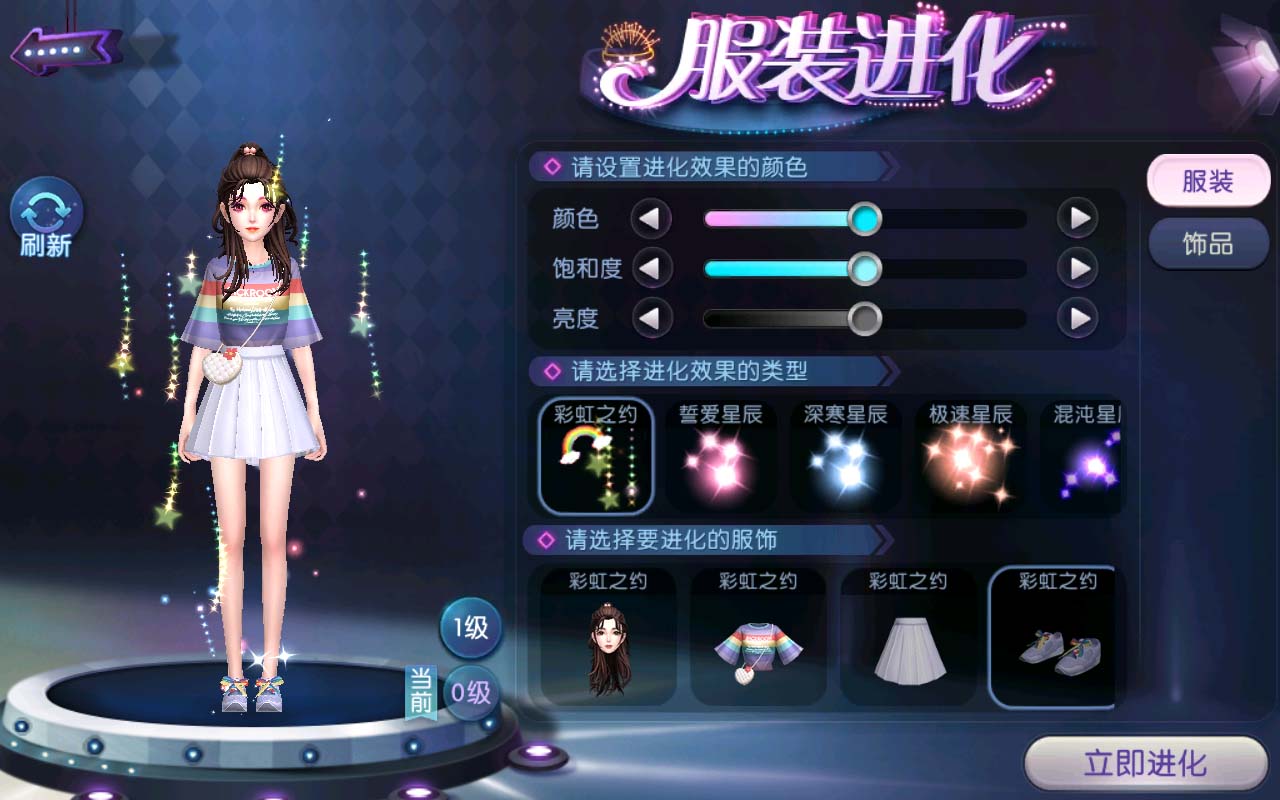Choose the 誓爱星辰 pink effect
Screen dimensions: 1280x800
click(x=720, y=455)
